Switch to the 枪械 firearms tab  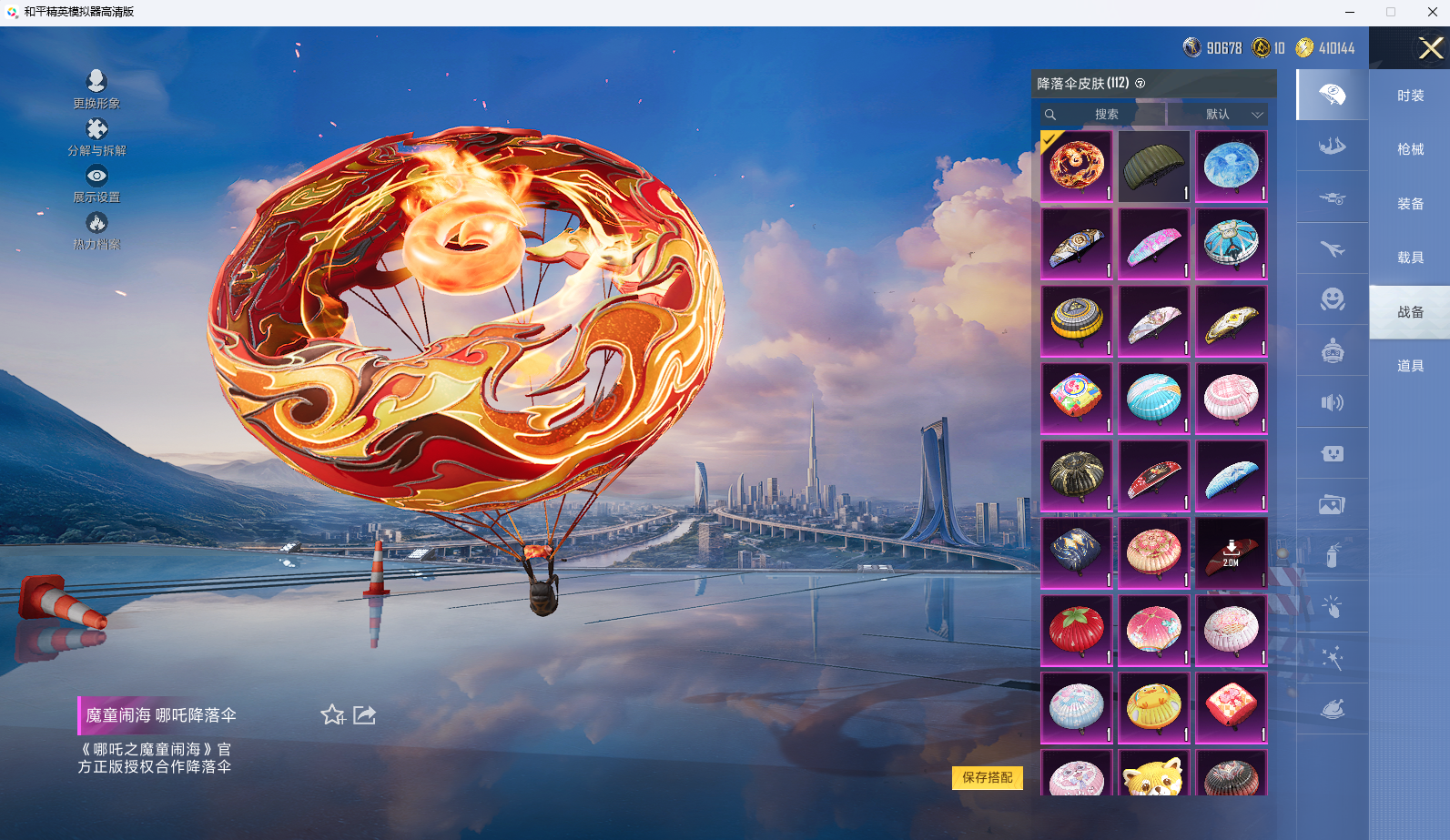(x=1410, y=149)
